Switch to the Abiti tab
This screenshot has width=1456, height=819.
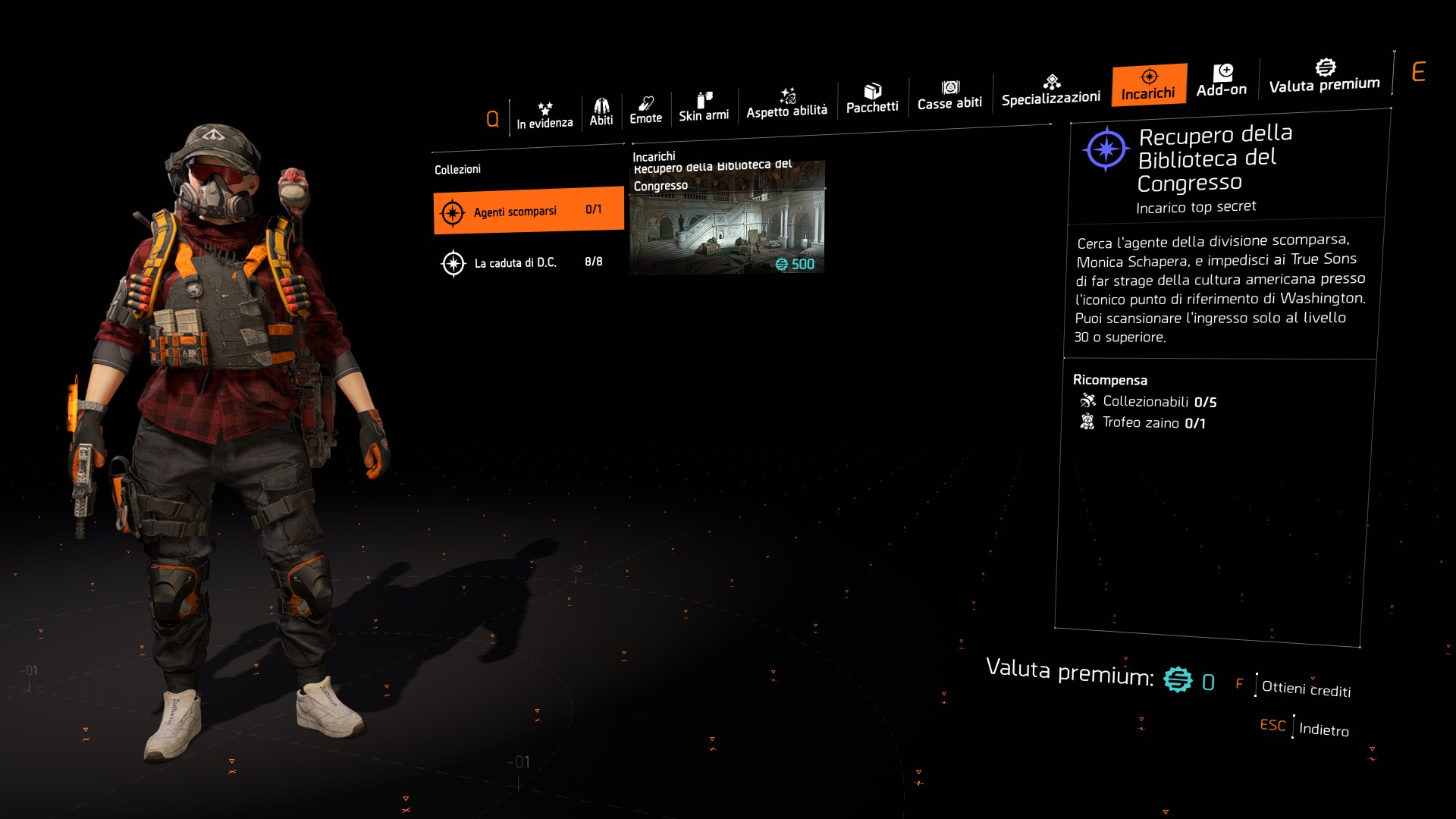601,112
